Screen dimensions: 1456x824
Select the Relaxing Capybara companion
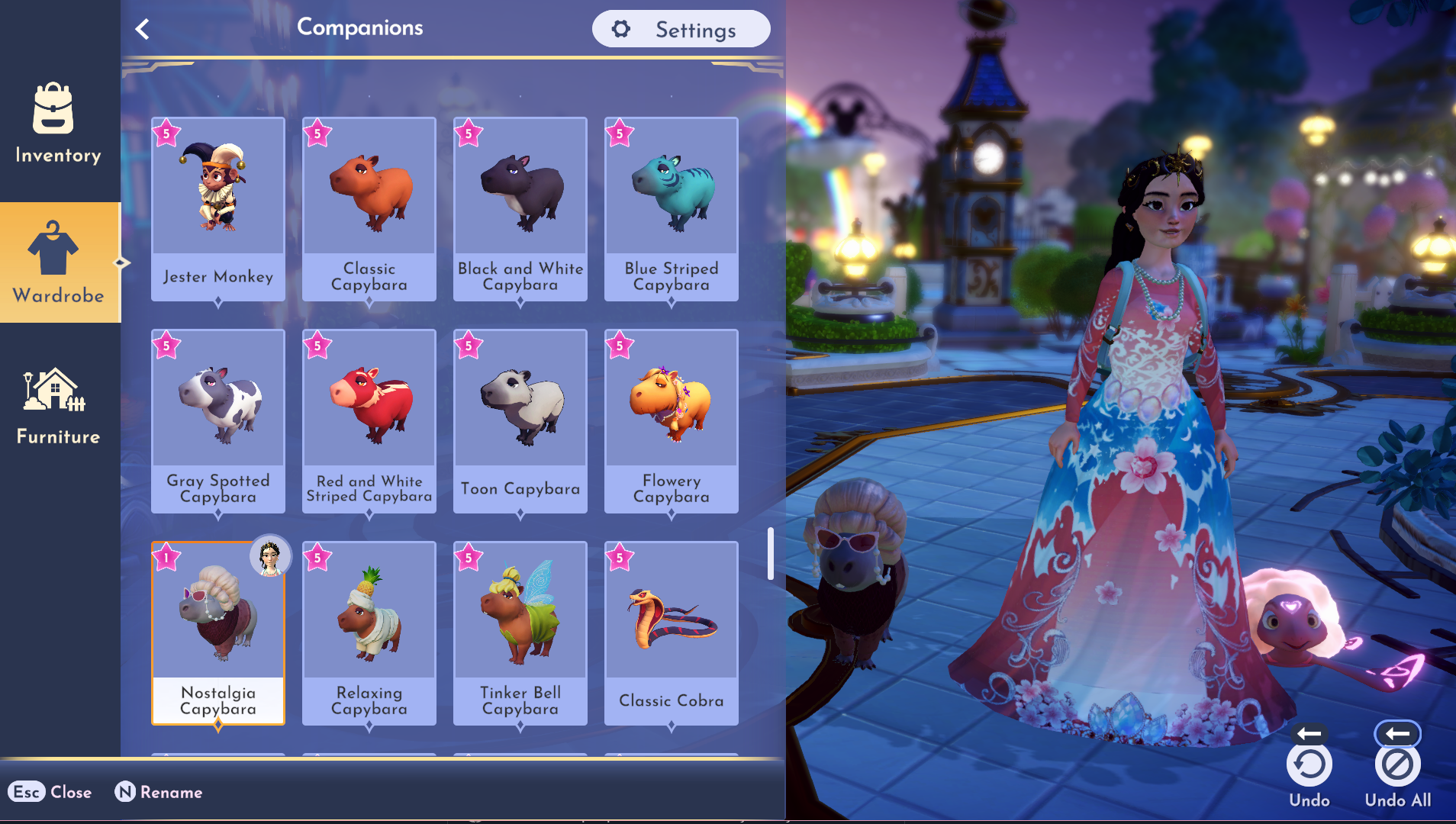tap(369, 632)
